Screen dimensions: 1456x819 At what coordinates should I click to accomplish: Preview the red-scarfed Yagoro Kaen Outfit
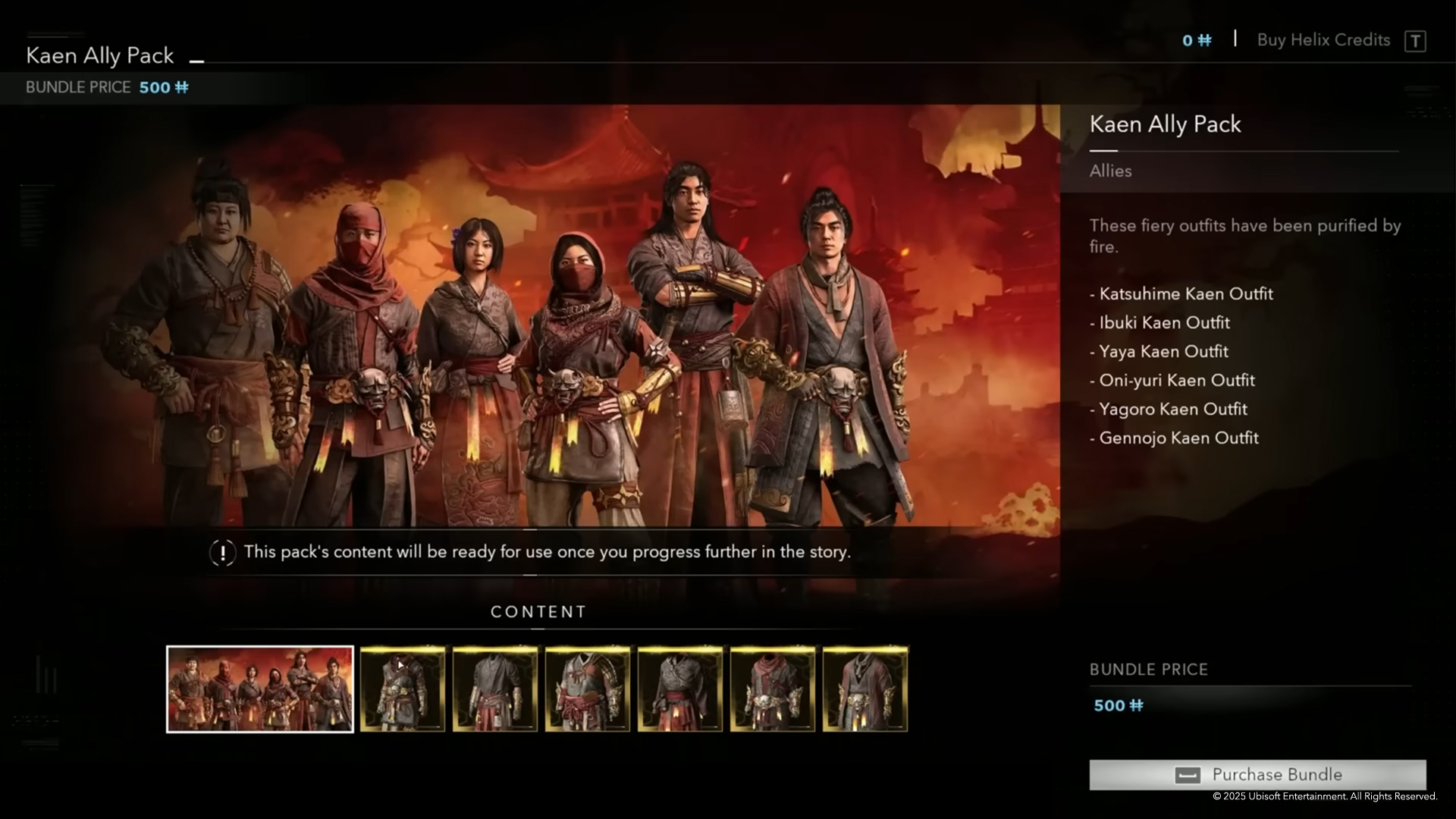click(x=773, y=689)
